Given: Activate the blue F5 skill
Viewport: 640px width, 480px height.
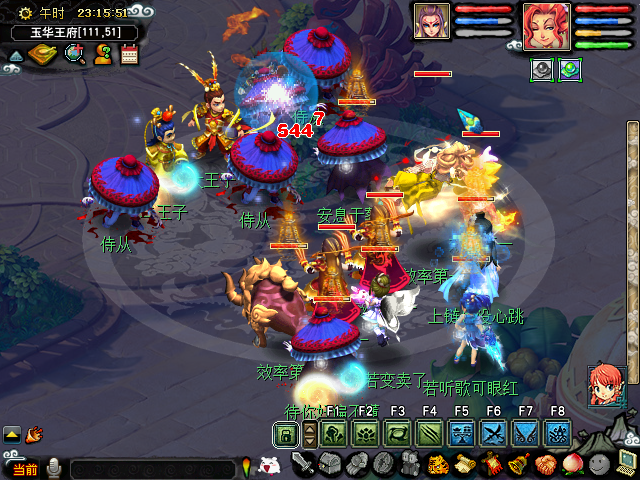Looking at the screenshot, I should click(x=461, y=434).
